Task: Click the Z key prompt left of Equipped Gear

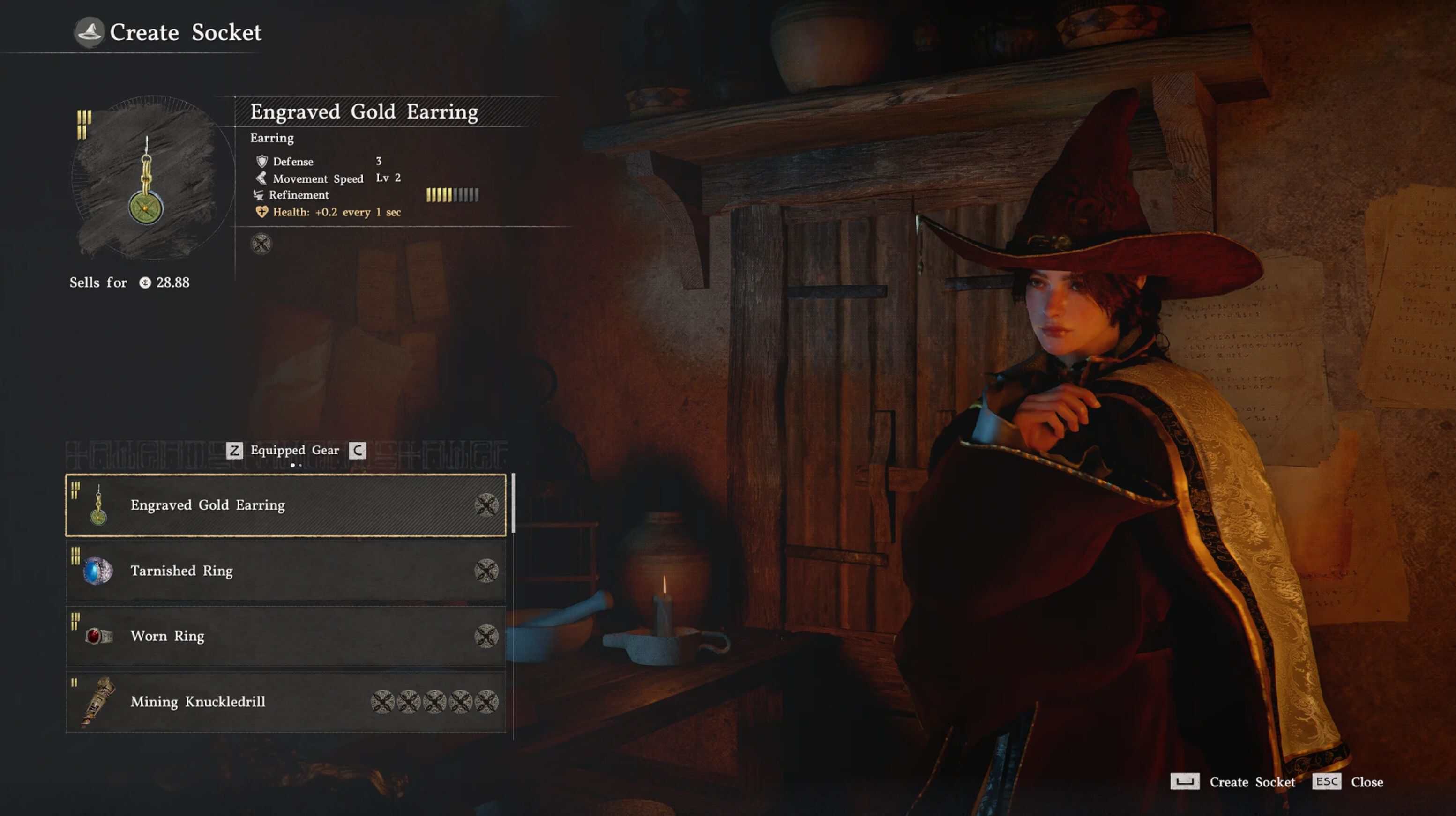Action: (x=237, y=450)
